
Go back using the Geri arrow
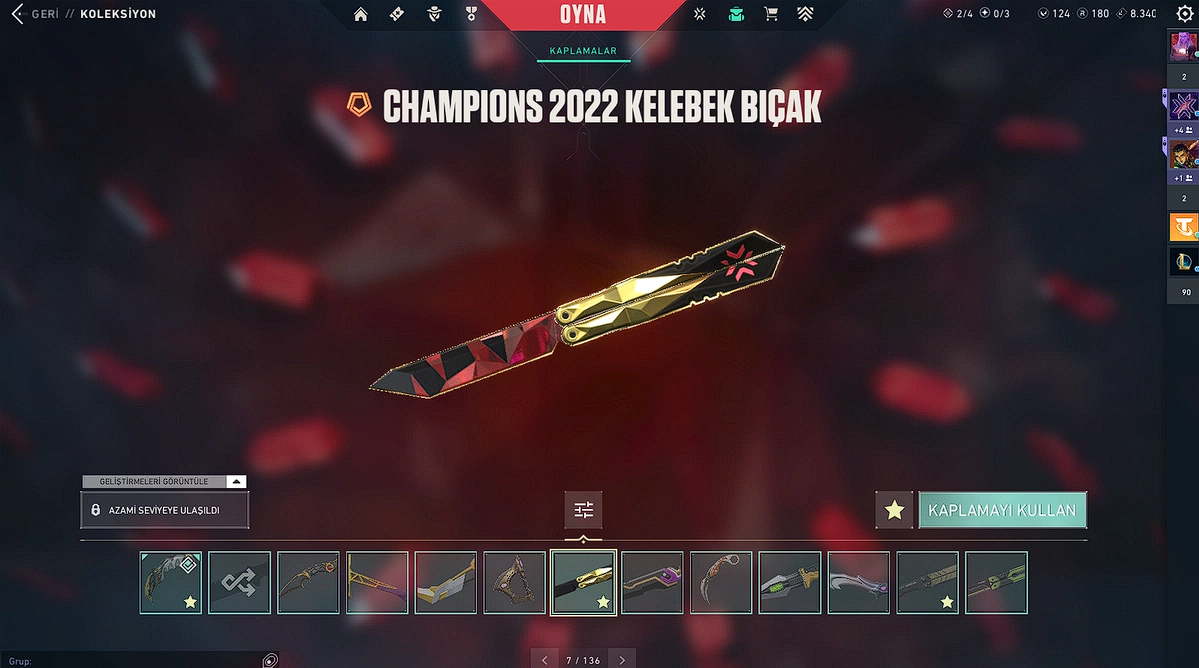click(x=17, y=14)
